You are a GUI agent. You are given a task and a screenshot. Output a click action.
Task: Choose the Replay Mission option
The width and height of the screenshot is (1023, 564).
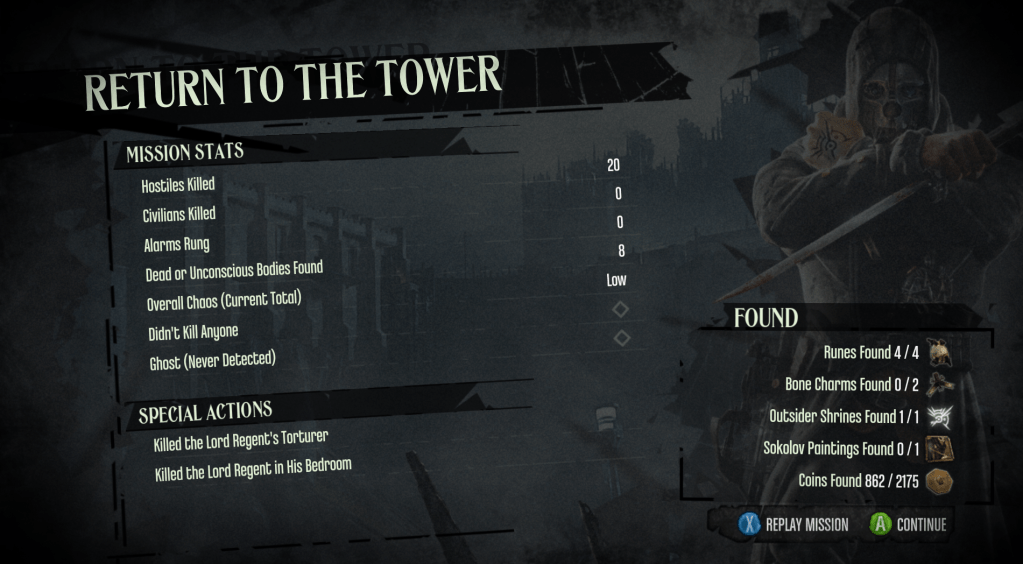tap(794, 524)
